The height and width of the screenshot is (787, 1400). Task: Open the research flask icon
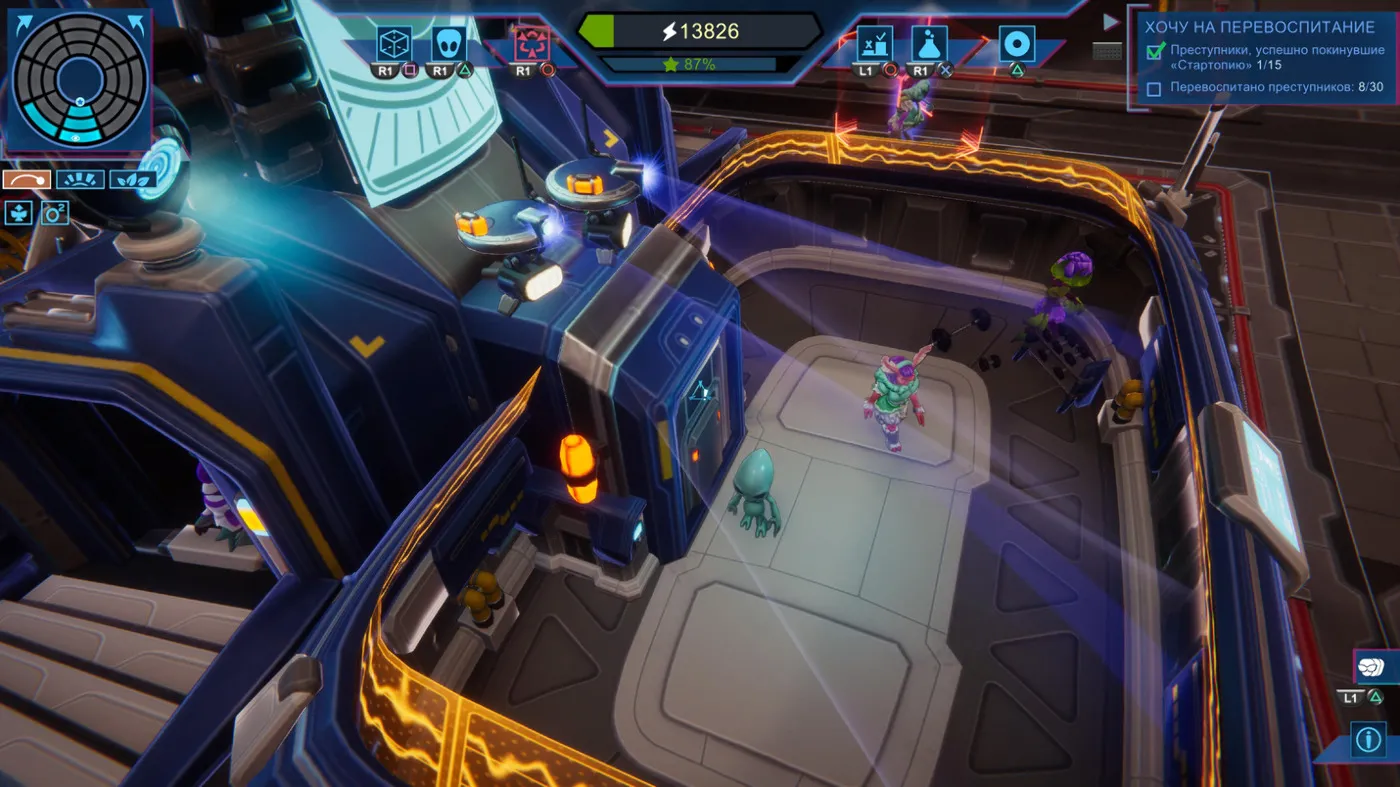point(929,44)
